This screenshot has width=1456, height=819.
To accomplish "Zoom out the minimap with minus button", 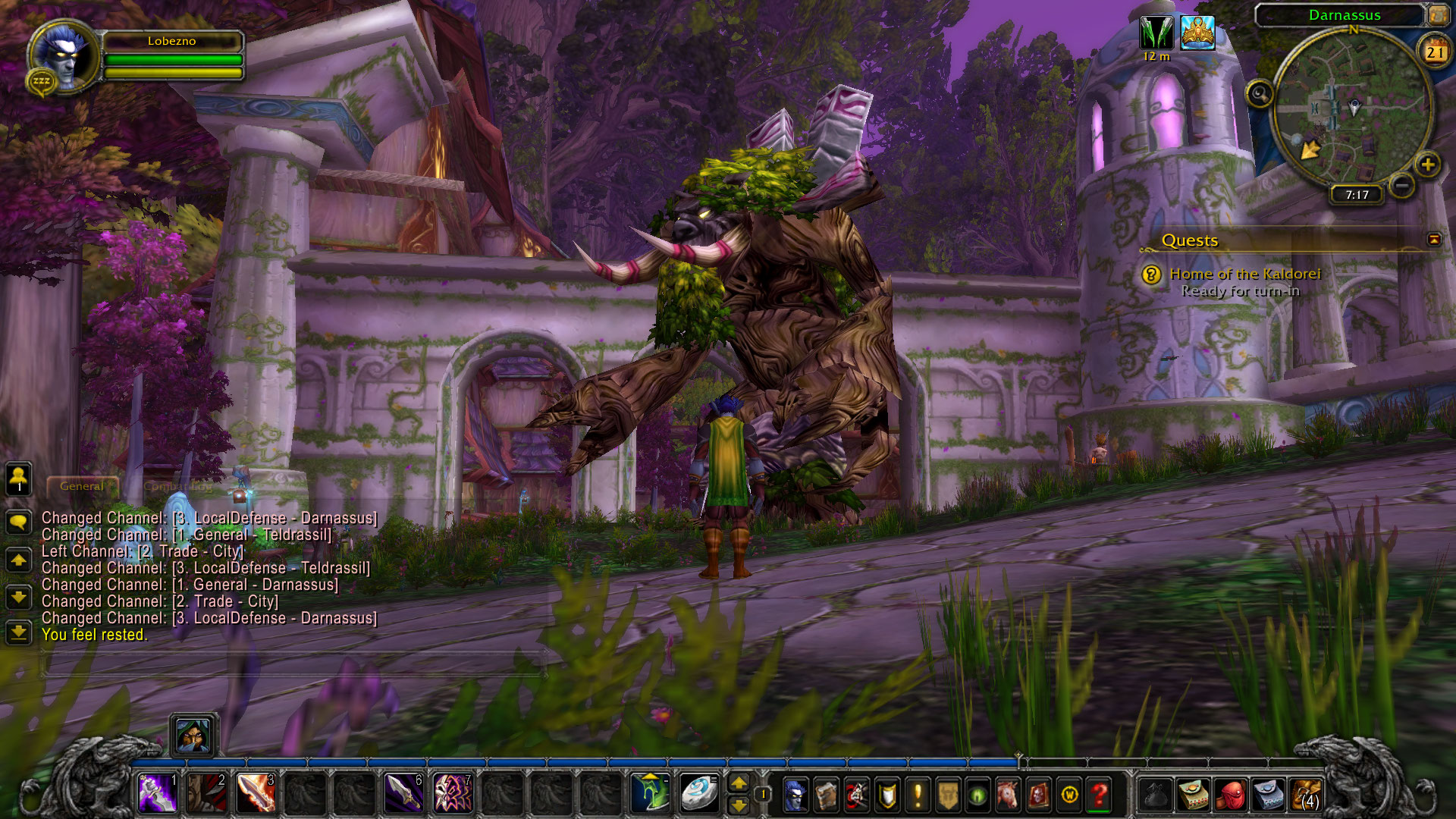I will [1402, 184].
